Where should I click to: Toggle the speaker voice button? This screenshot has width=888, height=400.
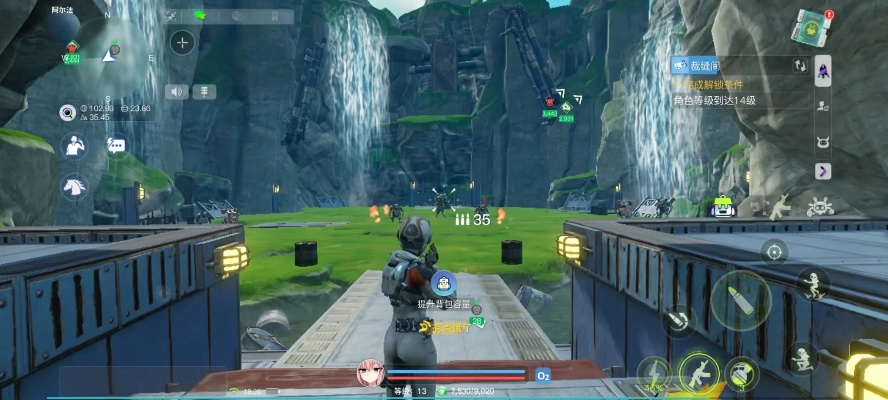(x=177, y=92)
